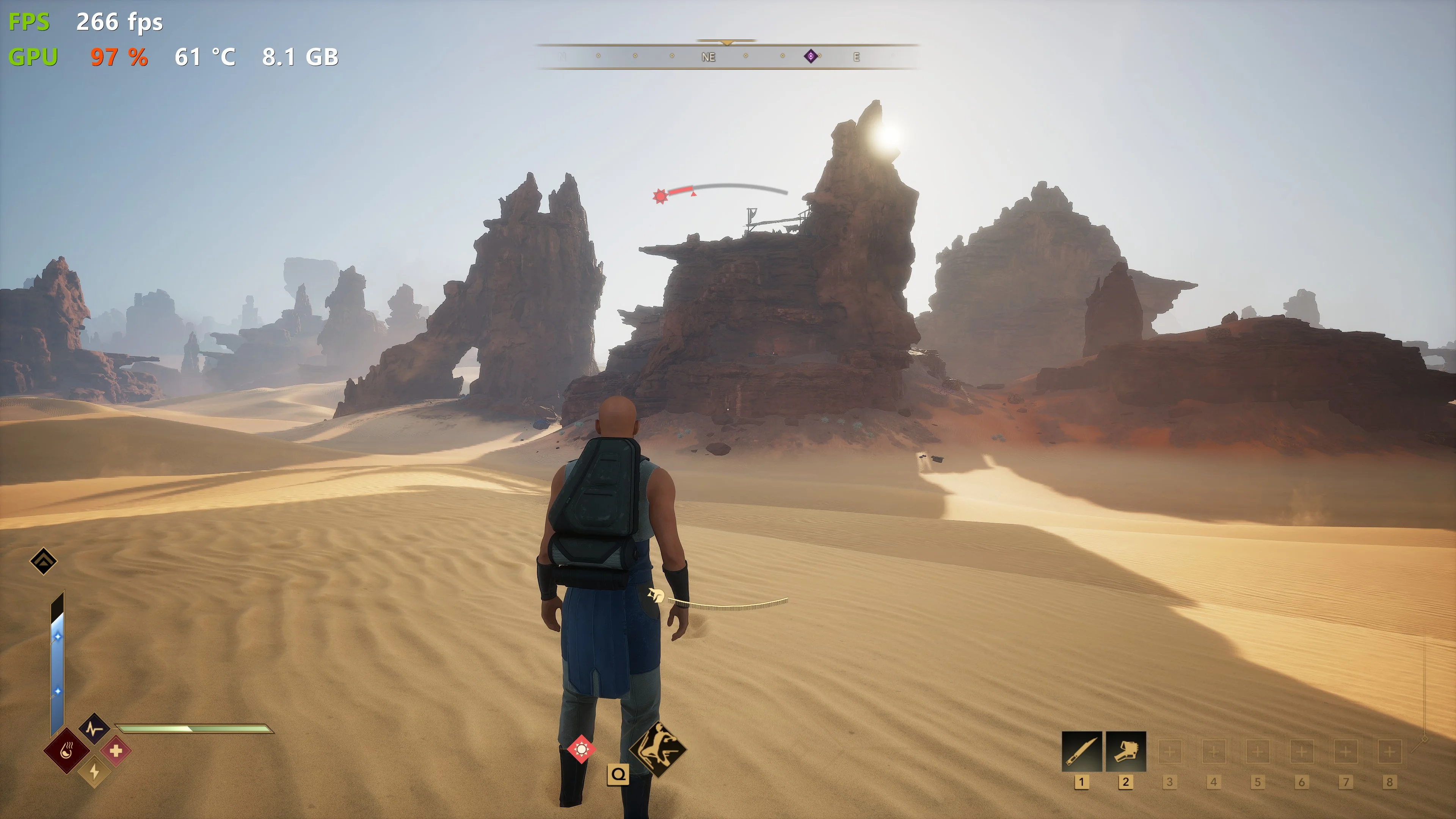Select the knife in hotbar slot 1
This screenshot has height=819, width=1456.
1081,751
